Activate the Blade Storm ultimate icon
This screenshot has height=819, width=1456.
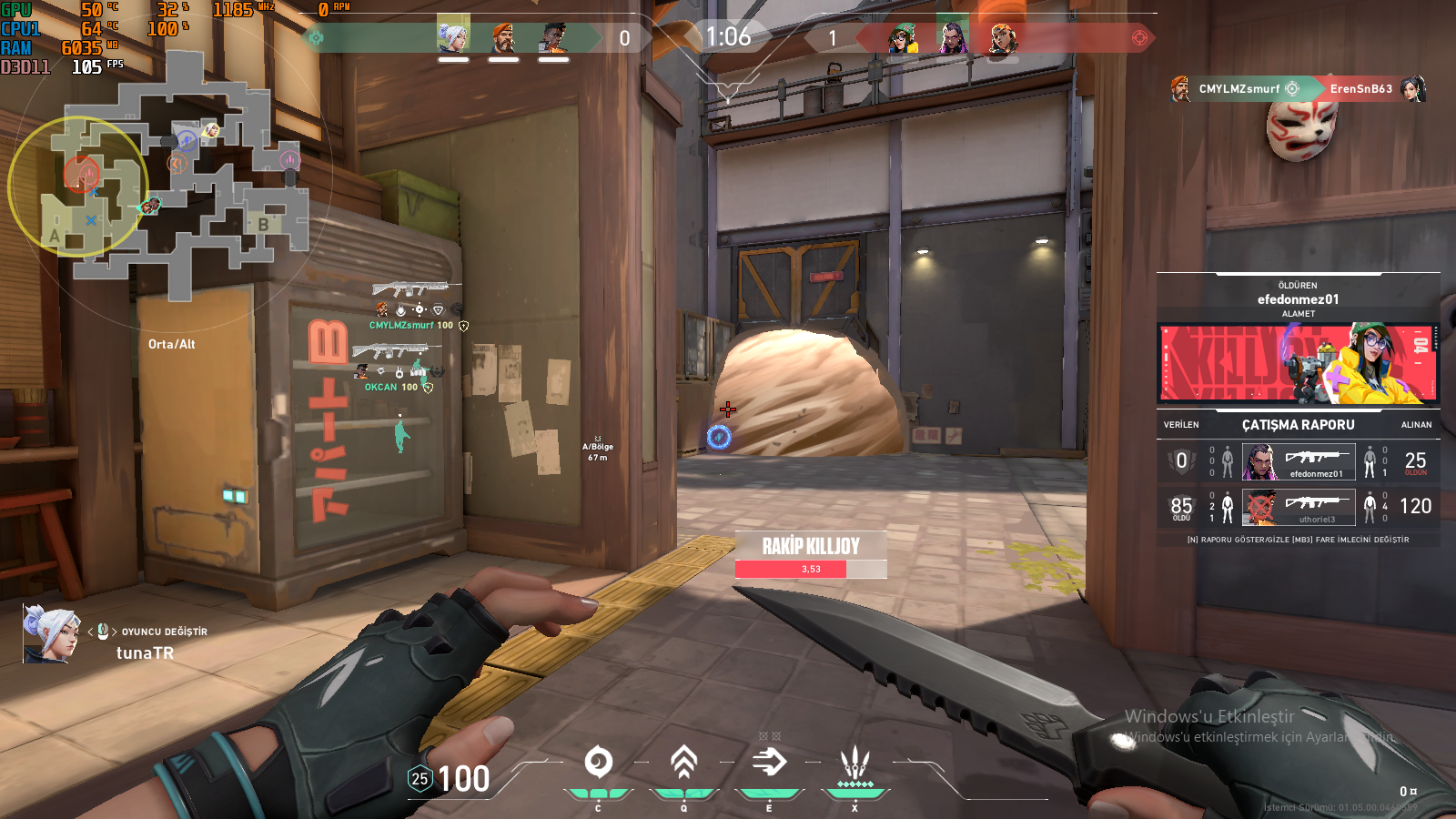pos(854,763)
